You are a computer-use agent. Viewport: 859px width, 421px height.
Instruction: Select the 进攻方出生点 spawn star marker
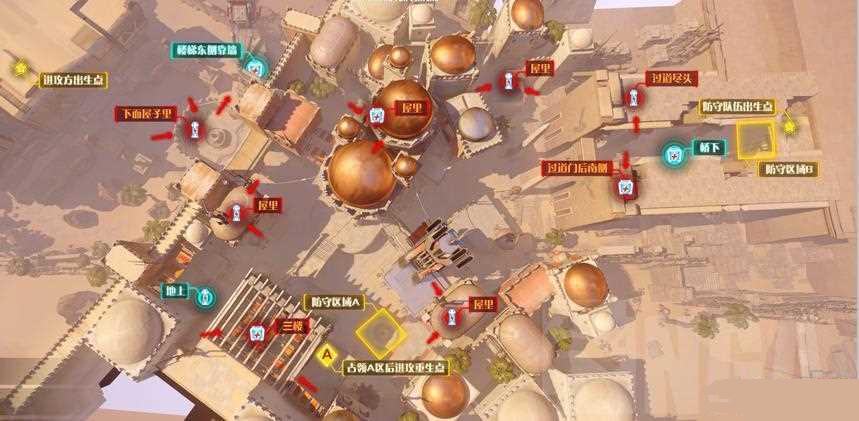19,68
